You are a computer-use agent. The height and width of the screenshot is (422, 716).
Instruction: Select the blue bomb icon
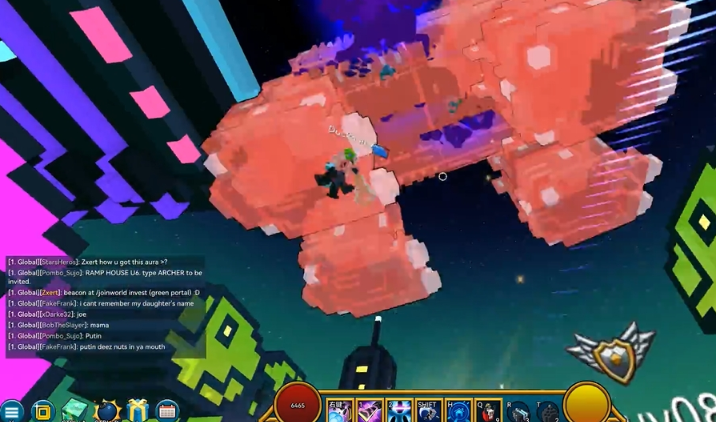107,410
